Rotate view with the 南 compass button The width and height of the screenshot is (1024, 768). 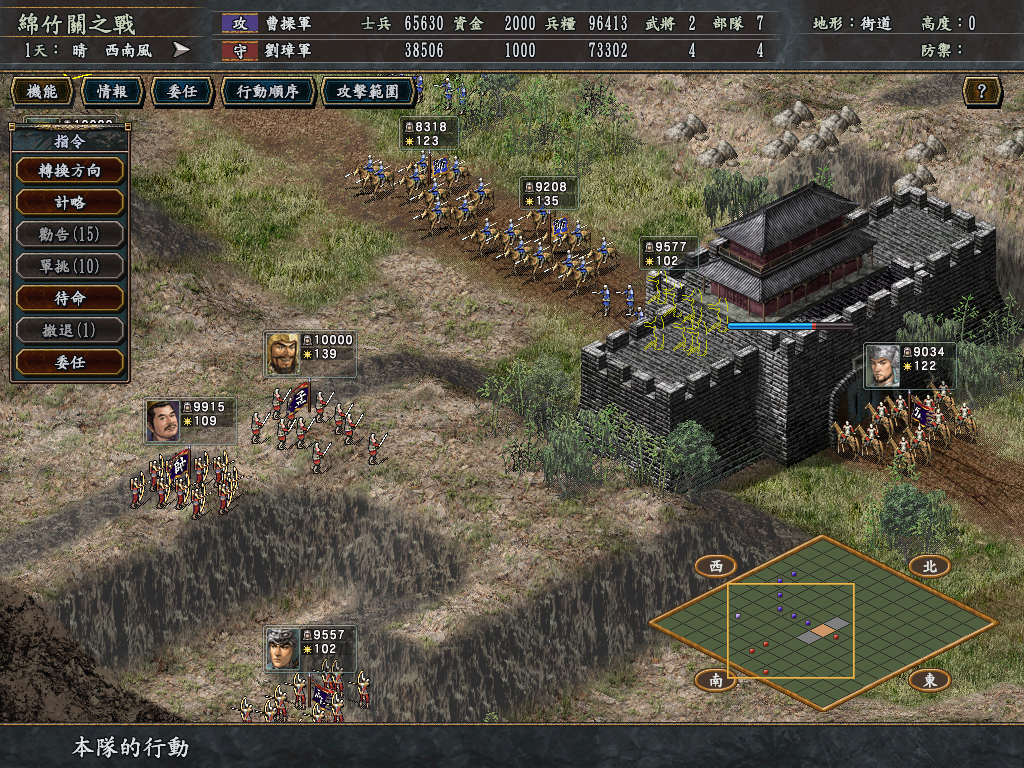click(x=716, y=680)
